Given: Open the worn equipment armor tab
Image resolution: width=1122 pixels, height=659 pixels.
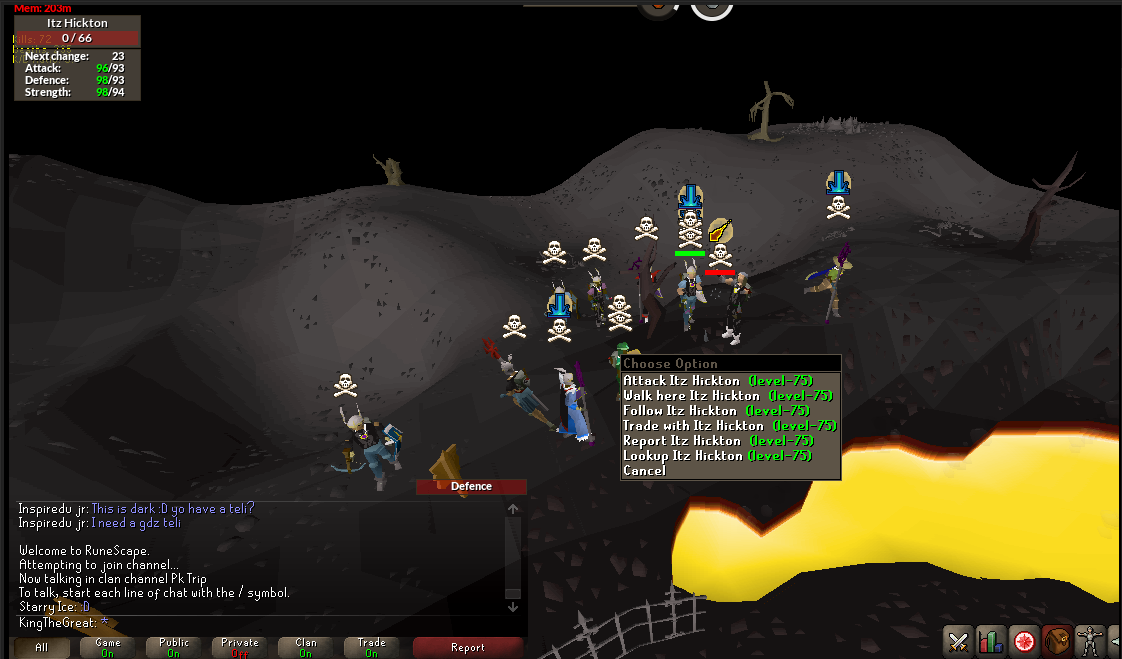Looking at the screenshot, I should [x=1090, y=640].
